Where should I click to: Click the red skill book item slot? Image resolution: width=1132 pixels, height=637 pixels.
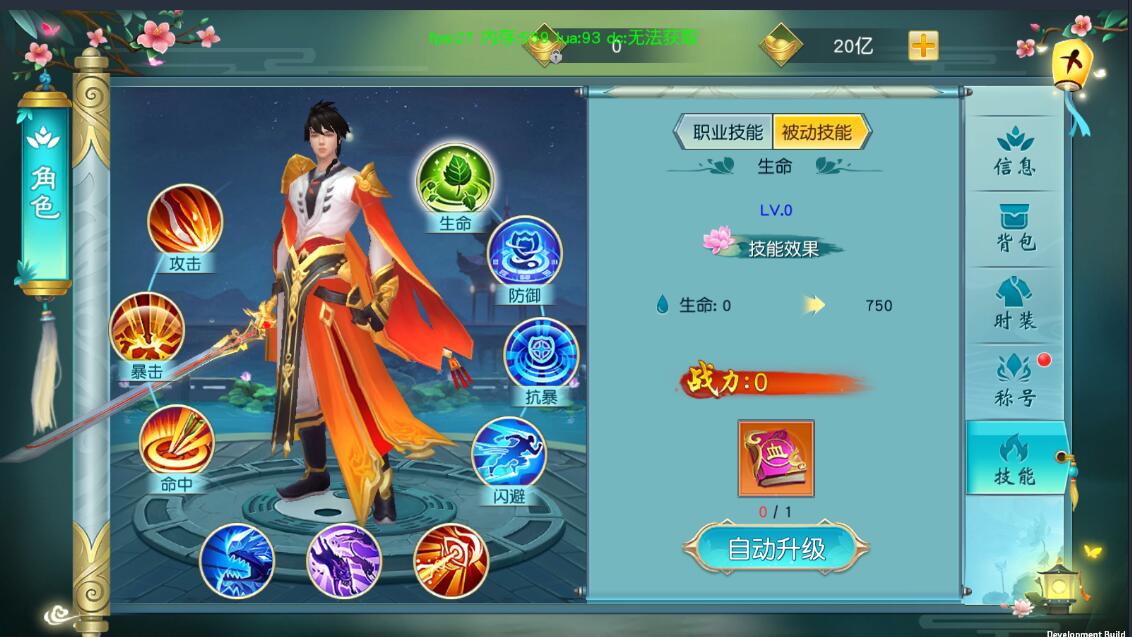point(776,459)
